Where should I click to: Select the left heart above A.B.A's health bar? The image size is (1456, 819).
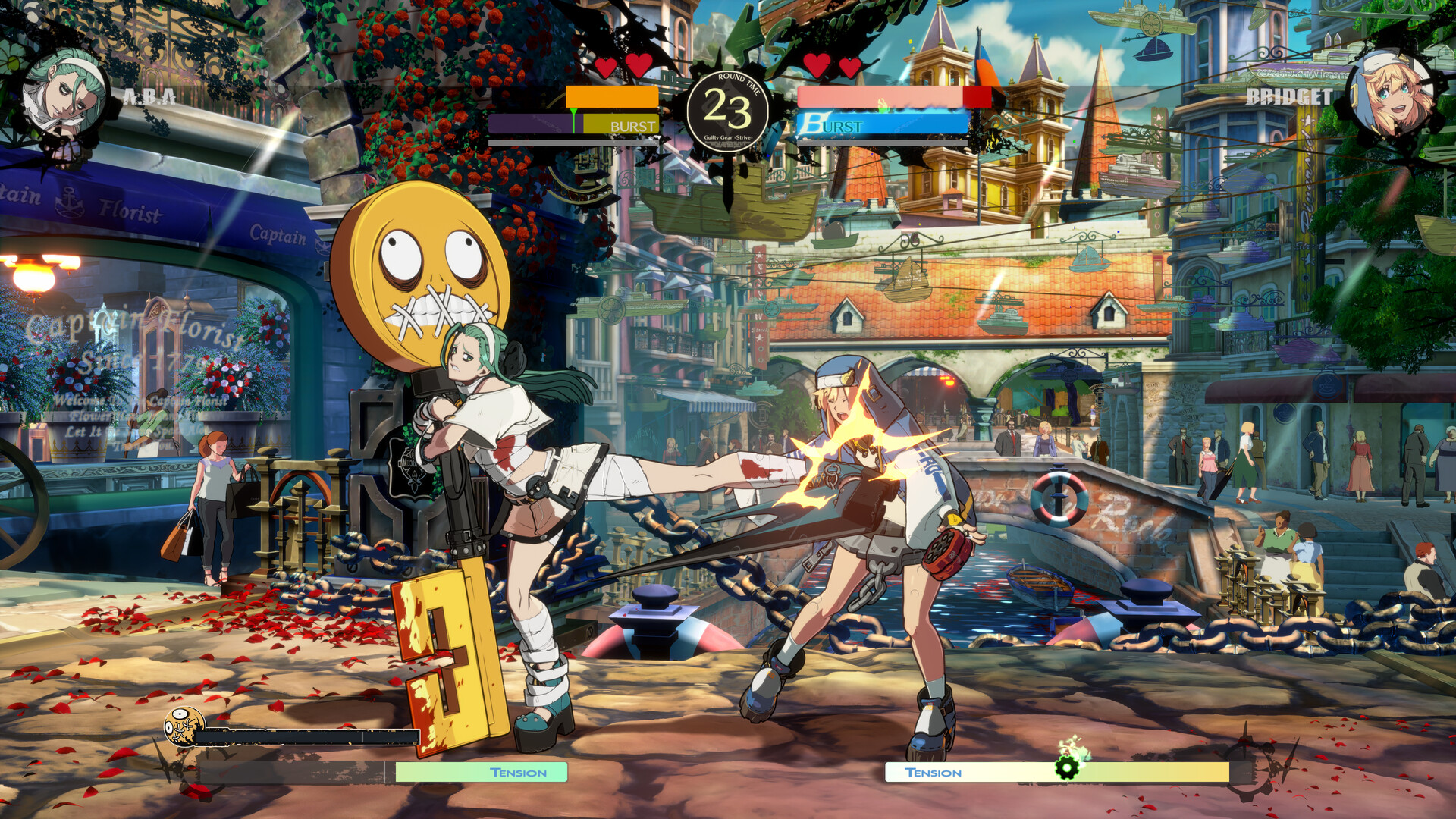coord(604,67)
